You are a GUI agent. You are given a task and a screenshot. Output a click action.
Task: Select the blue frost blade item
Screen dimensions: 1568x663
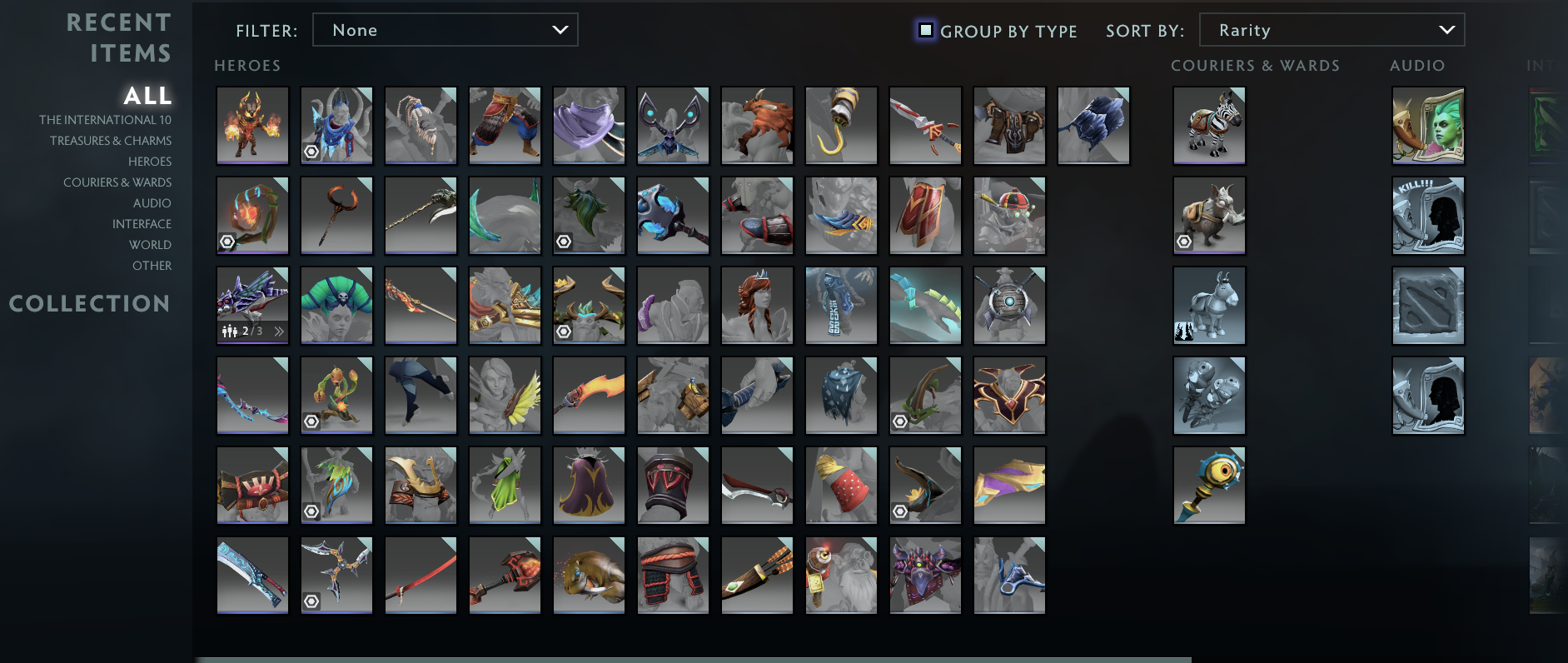click(x=252, y=575)
